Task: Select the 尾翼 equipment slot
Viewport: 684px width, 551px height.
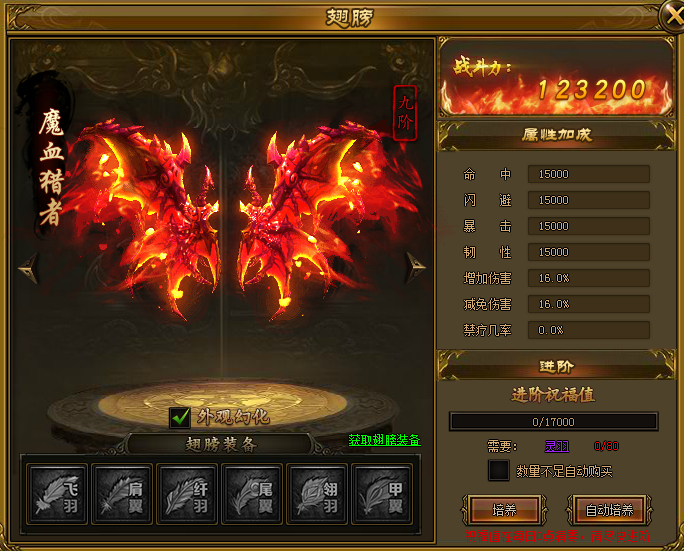Action: pyautogui.click(x=253, y=491)
